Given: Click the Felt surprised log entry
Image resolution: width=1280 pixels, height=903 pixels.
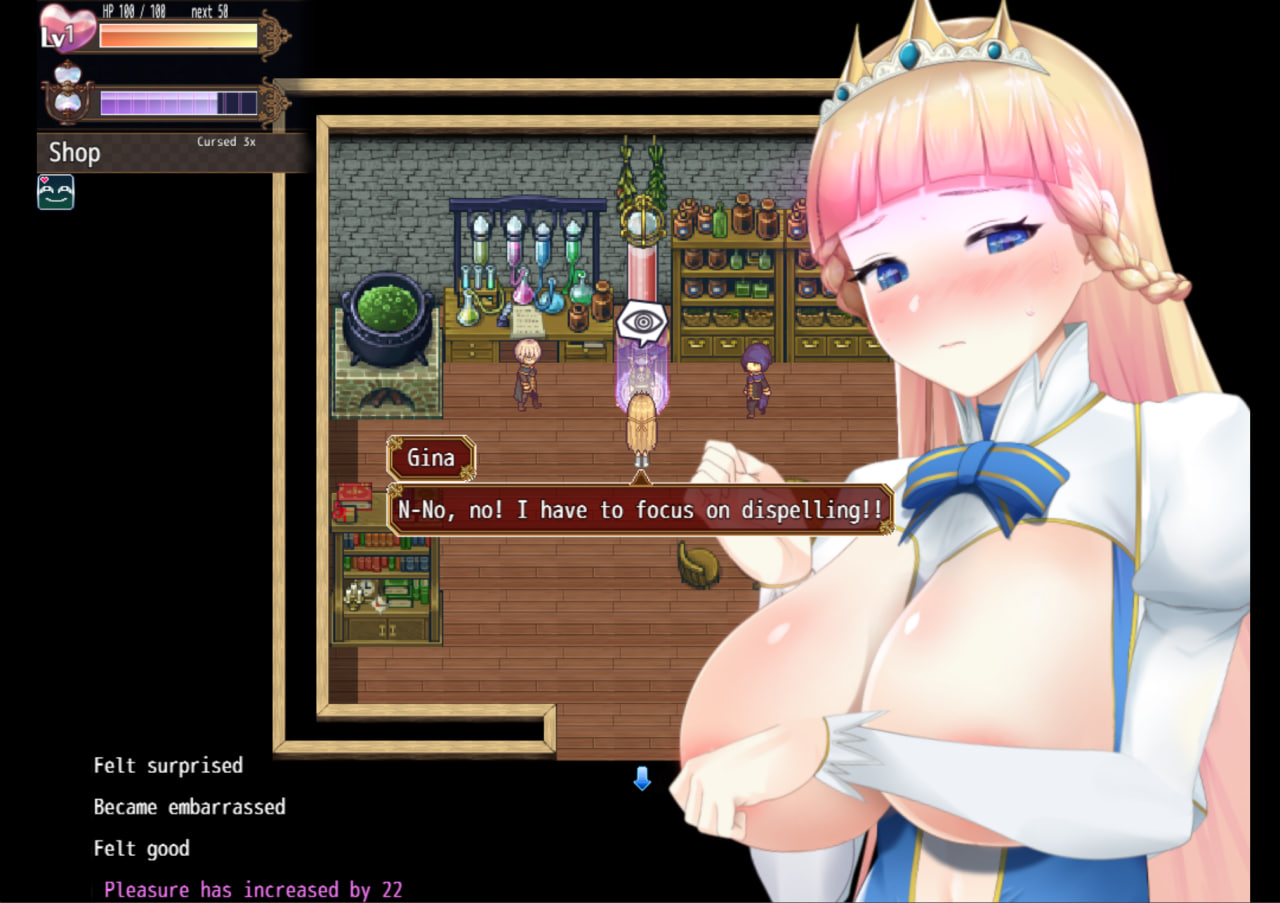Looking at the screenshot, I should [167, 766].
